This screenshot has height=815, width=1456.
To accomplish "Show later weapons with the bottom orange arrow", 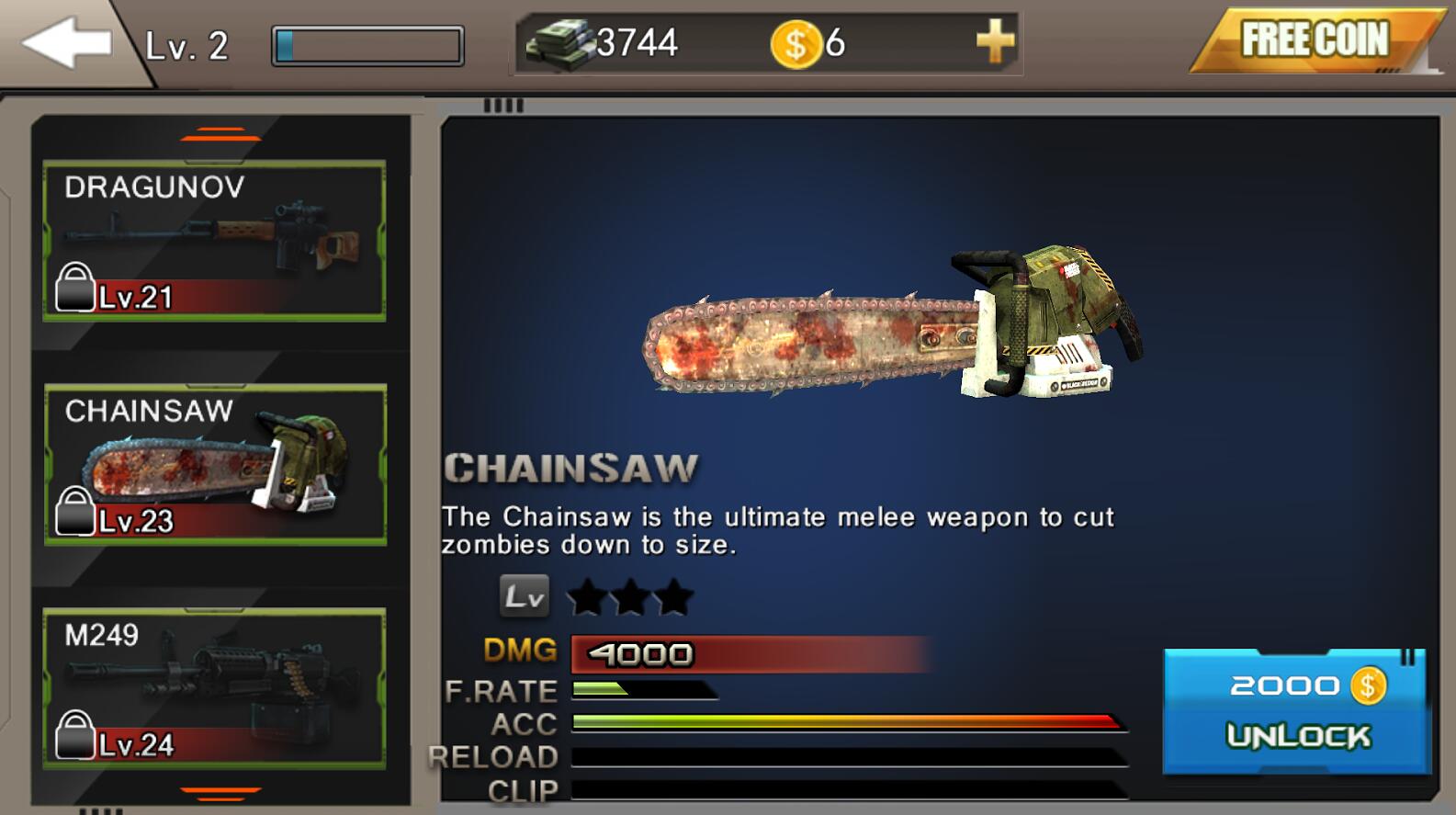I will click(x=220, y=791).
